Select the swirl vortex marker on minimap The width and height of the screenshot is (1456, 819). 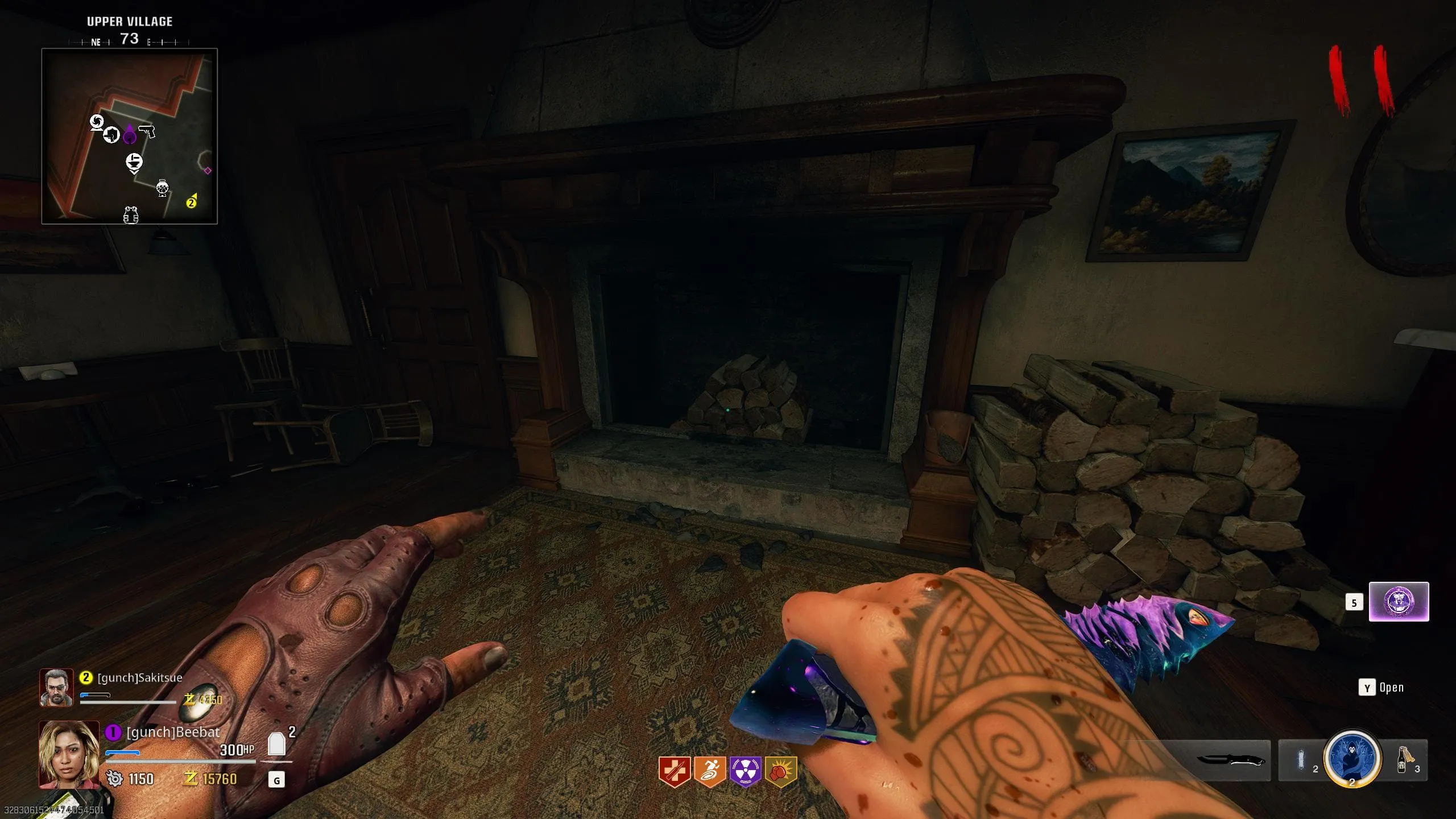(x=97, y=122)
